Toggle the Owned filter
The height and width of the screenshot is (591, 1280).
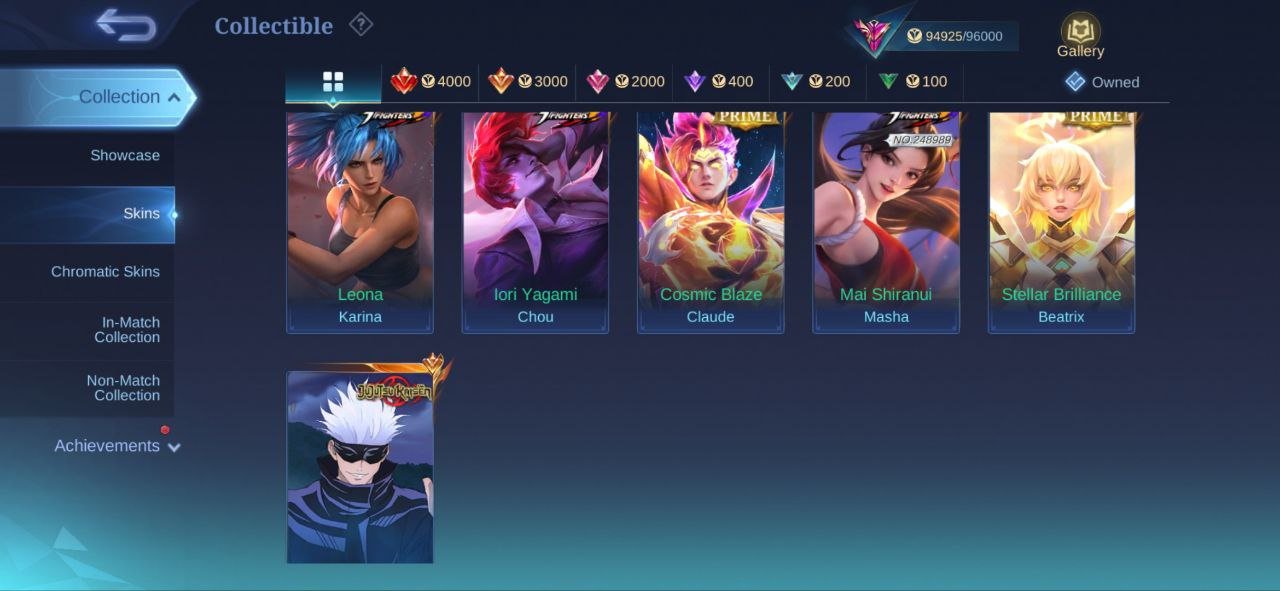(1102, 82)
